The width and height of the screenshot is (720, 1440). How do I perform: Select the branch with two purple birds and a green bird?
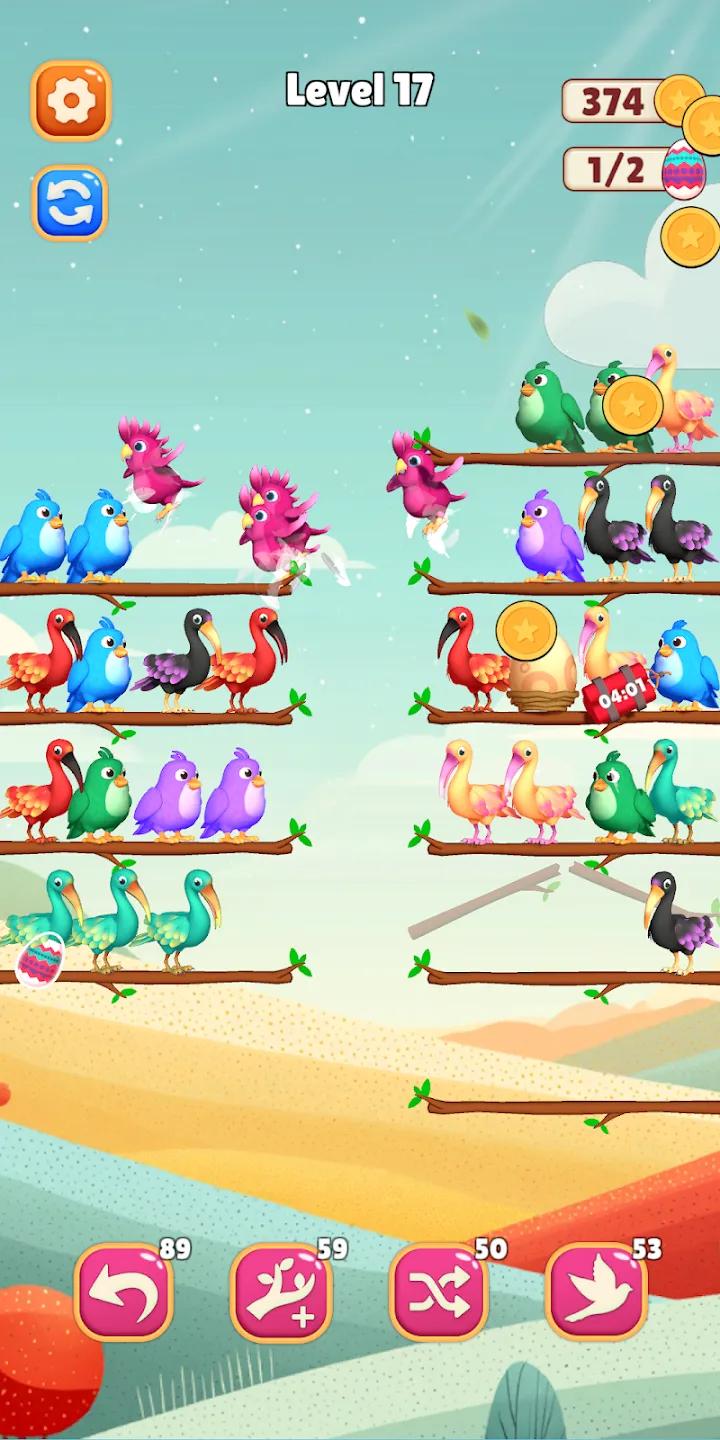pyautogui.click(x=150, y=845)
